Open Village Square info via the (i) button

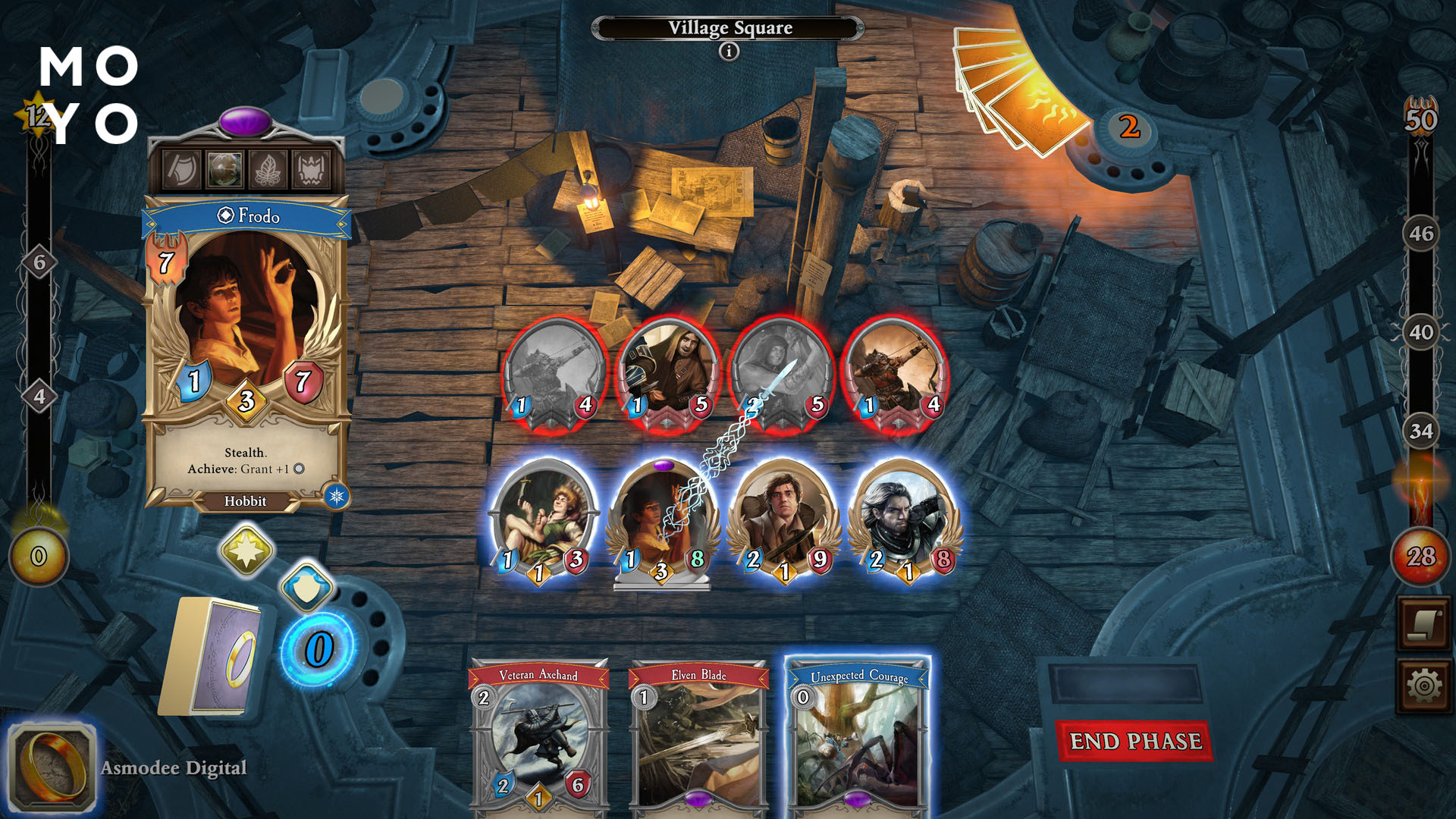729,52
